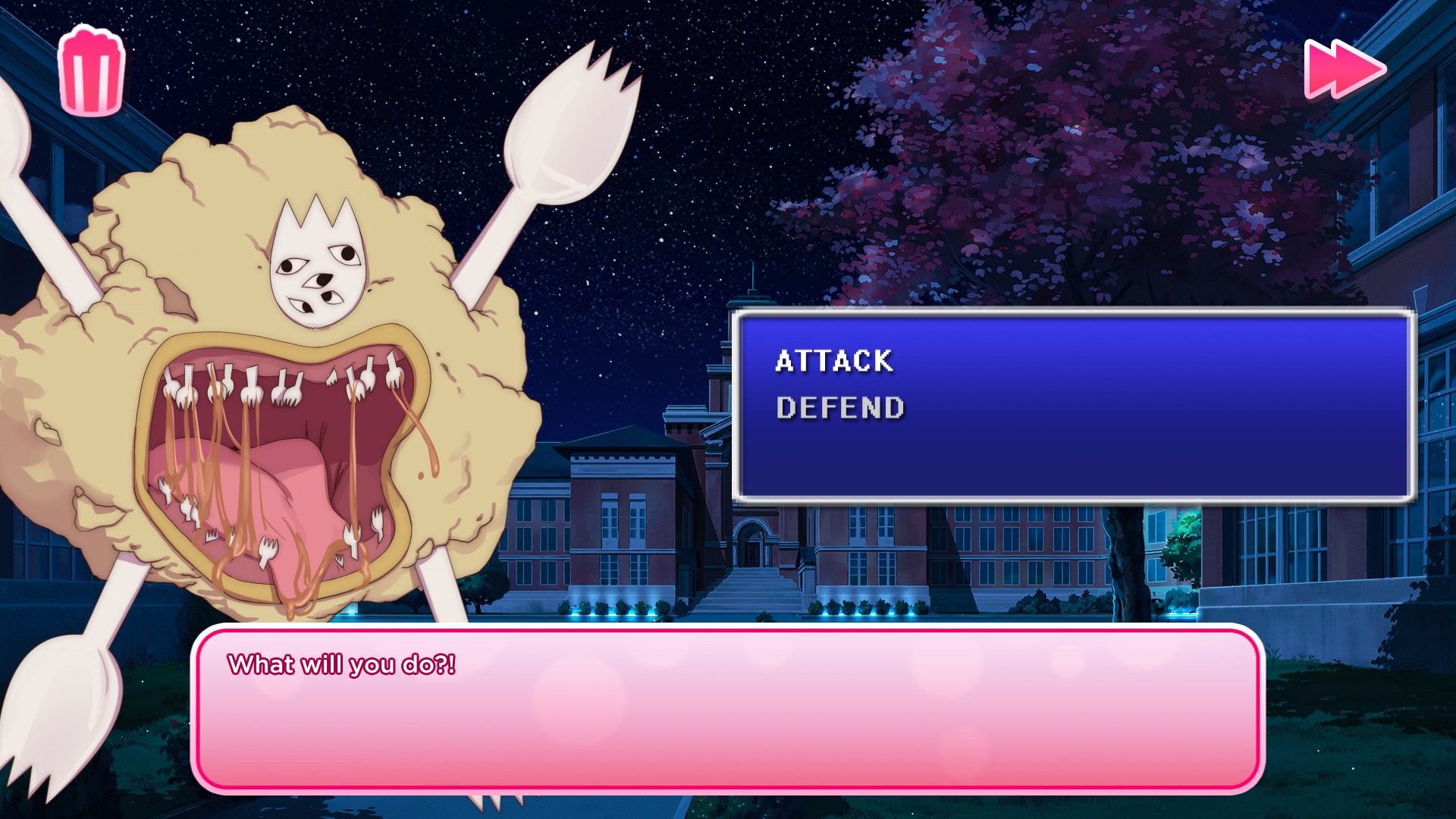Choose the ATTACK battle option
1456x819 pixels.
point(834,361)
